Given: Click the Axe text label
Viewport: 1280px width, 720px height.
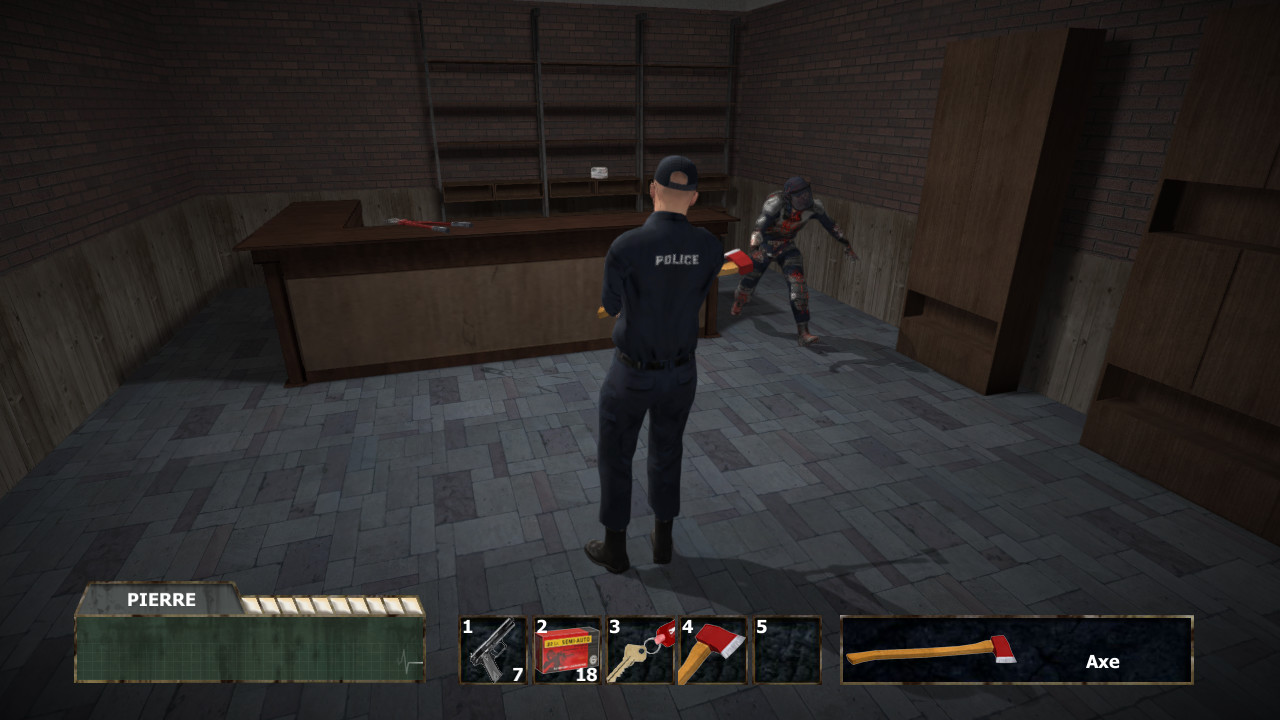Looking at the screenshot, I should coord(1102,662).
